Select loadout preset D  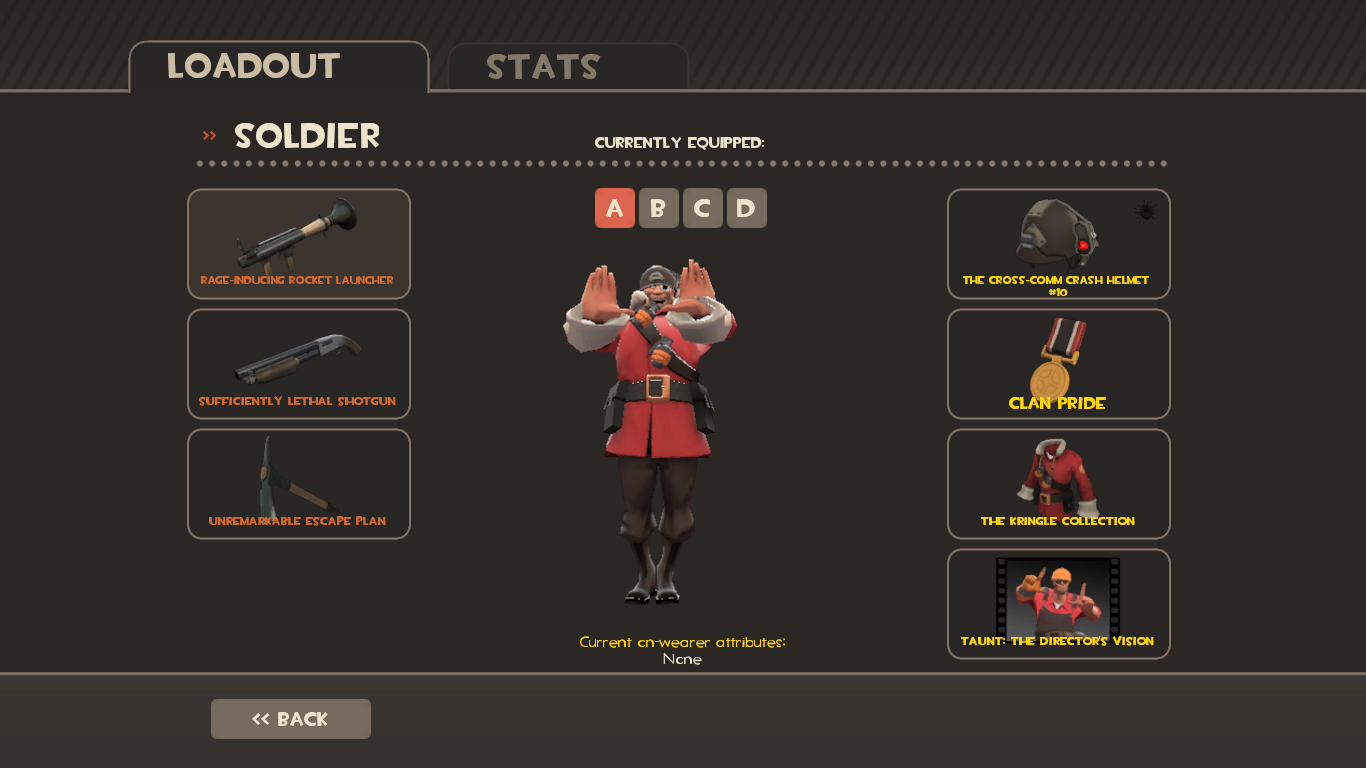coord(747,208)
